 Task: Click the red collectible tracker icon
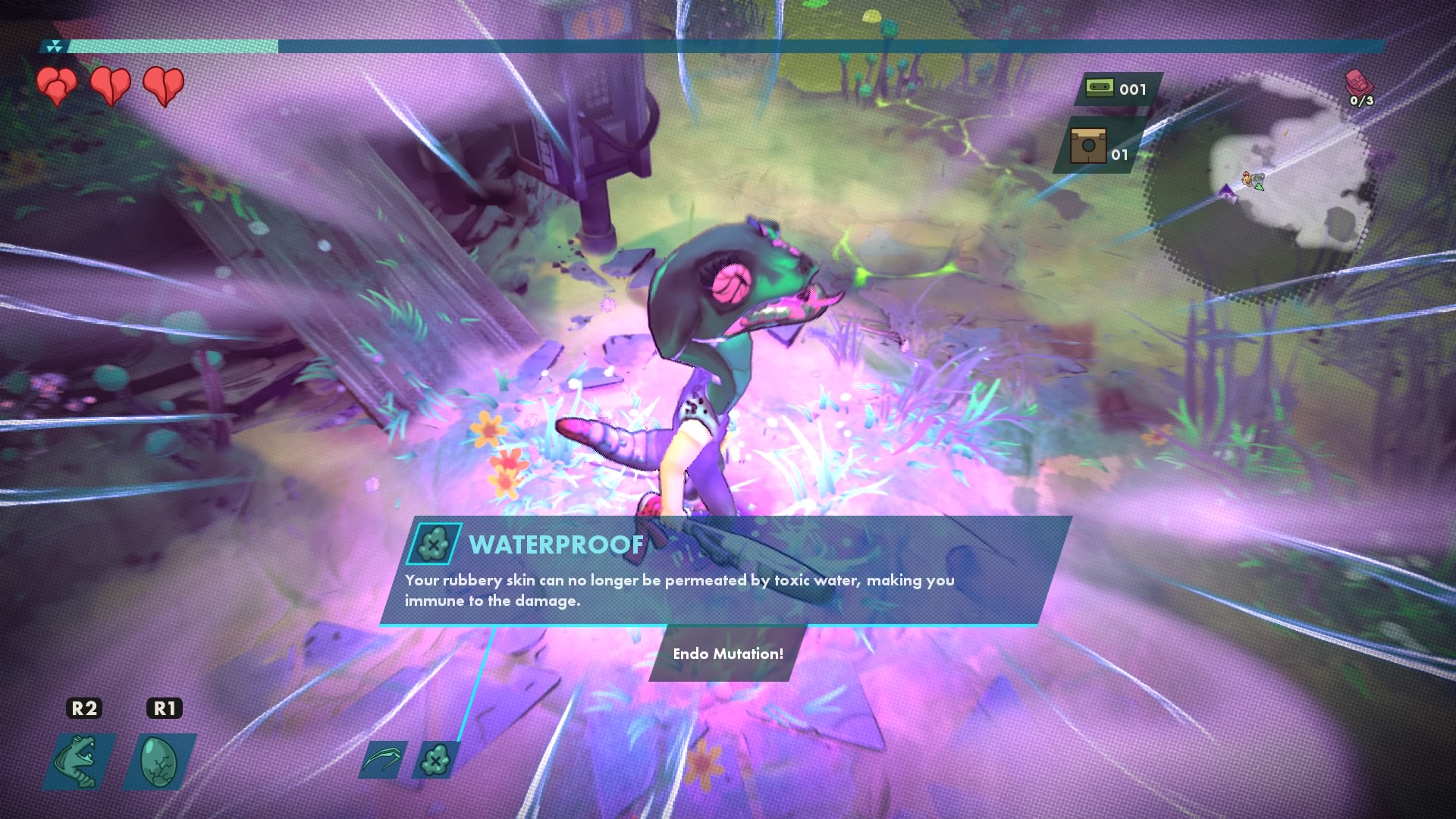coord(1358,82)
